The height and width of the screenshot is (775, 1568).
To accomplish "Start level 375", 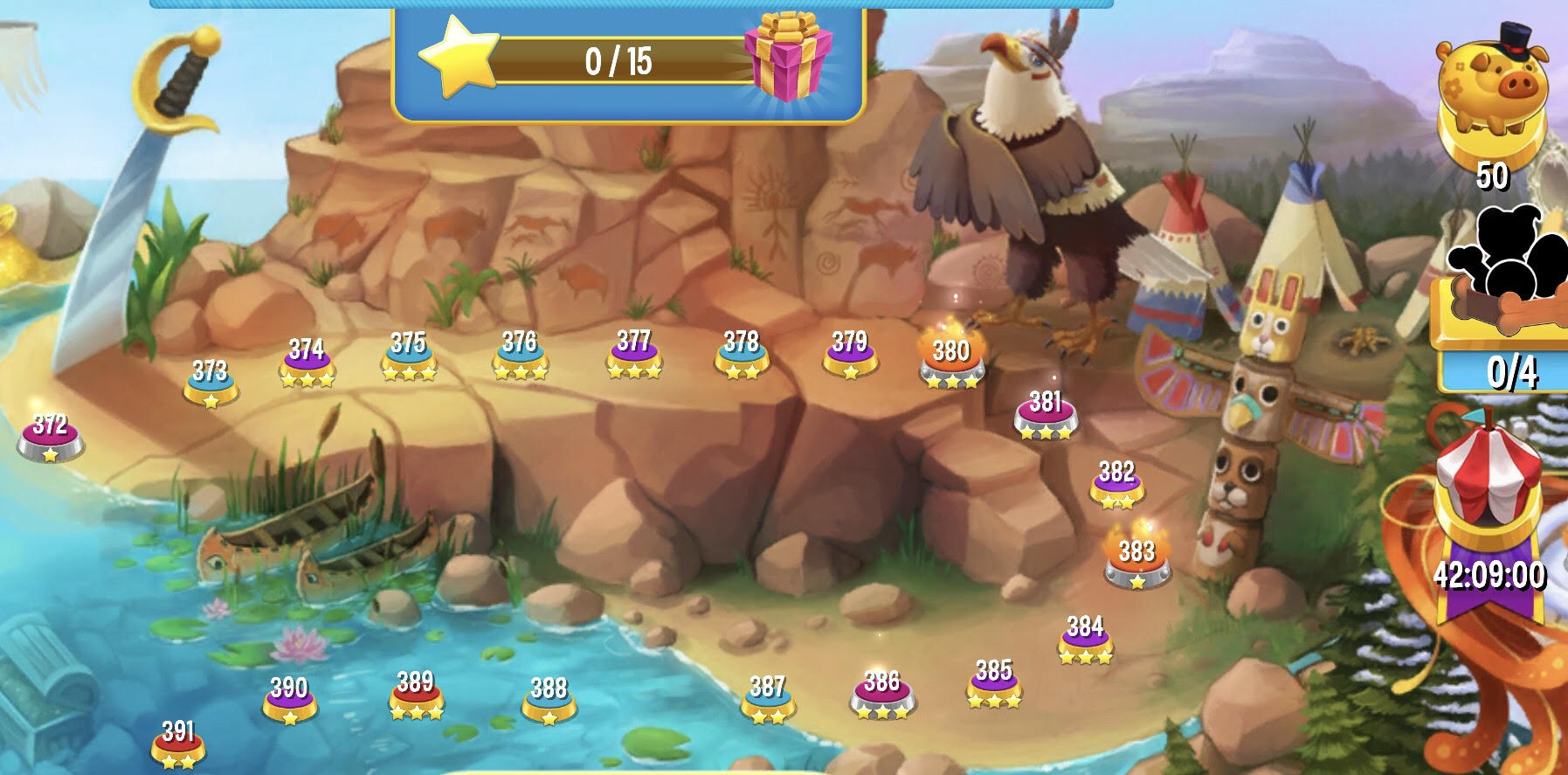I will (408, 354).
